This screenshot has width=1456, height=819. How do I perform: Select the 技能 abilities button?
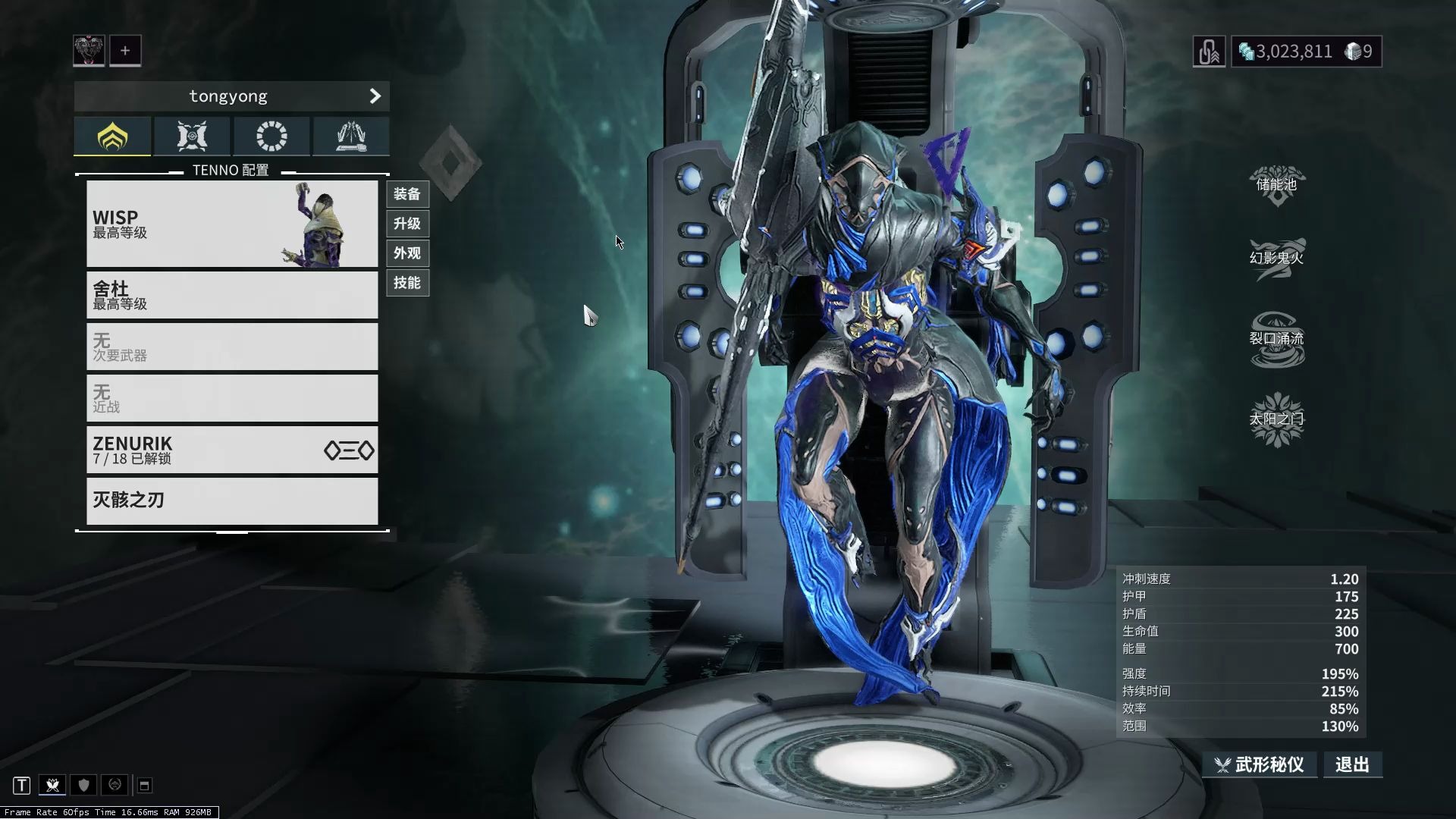point(407,283)
